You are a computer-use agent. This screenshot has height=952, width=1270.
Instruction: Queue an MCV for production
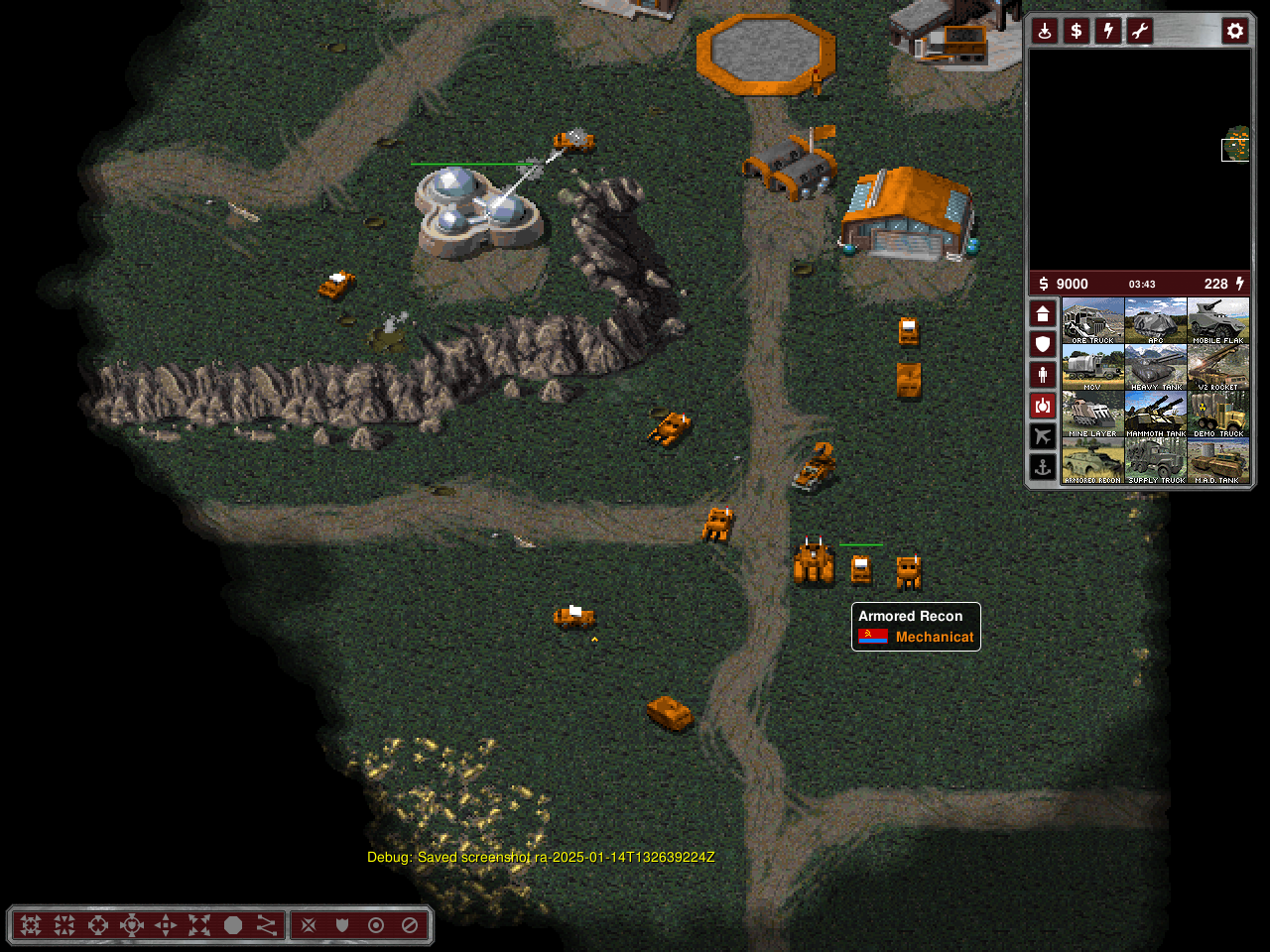pyautogui.click(x=1093, y=368)
